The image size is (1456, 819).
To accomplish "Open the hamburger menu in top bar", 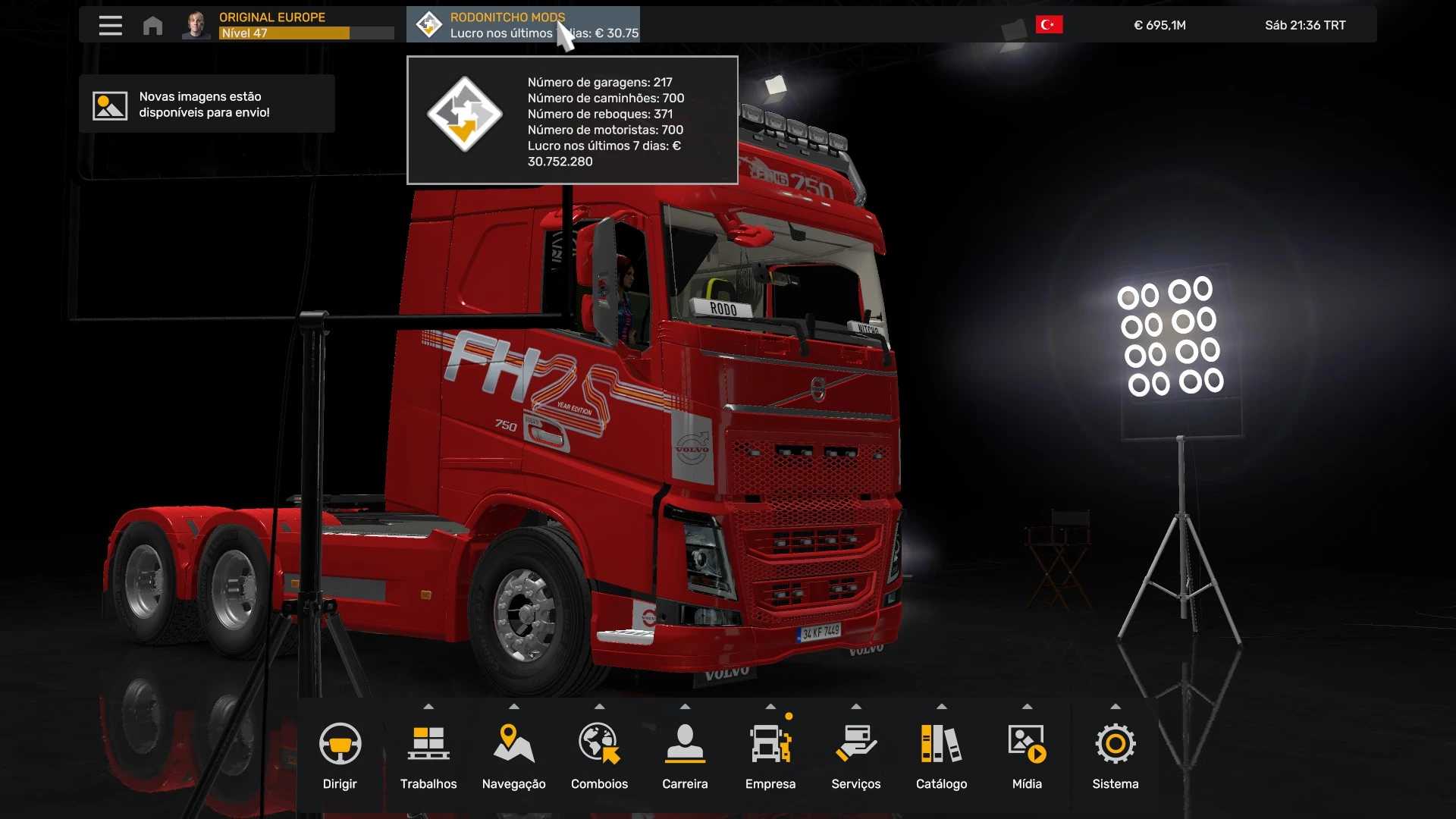I will [110, 25].
